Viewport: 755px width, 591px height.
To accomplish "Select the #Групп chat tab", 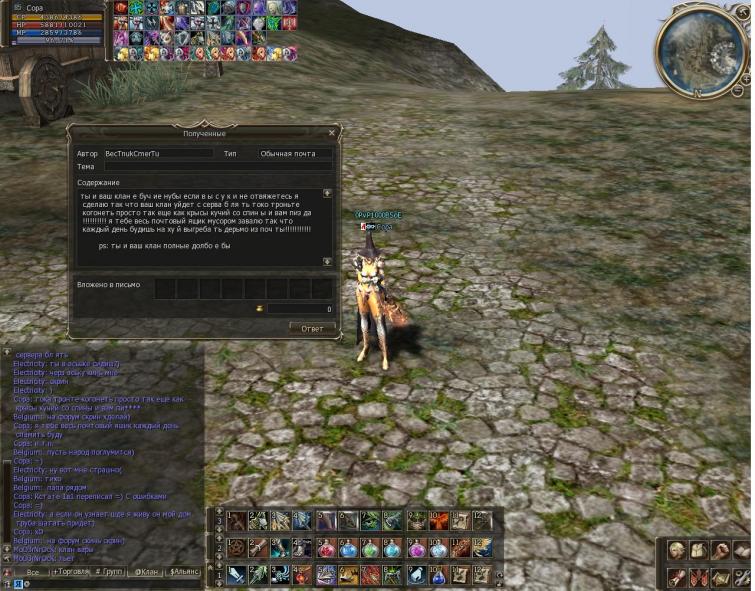I will [x=108, y=572].
